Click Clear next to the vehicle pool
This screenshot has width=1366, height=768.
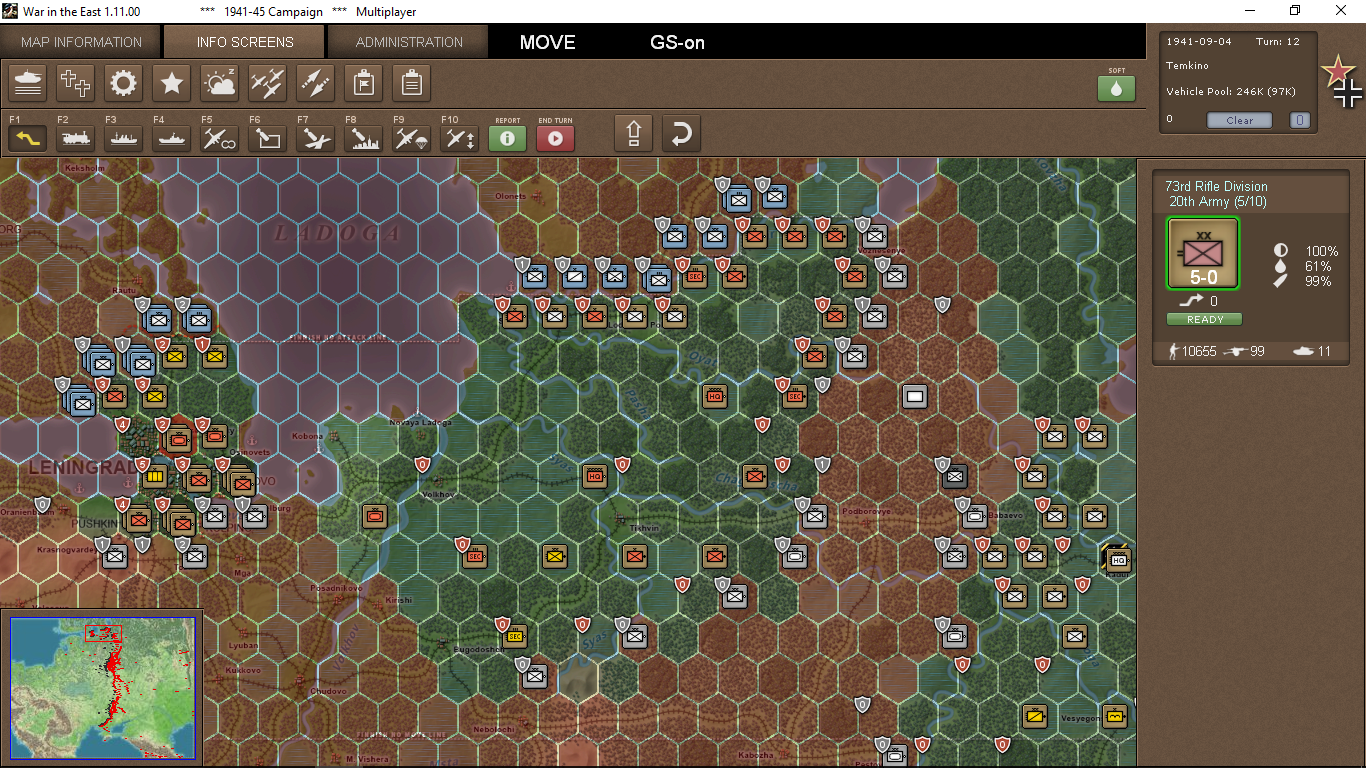pyautogui.click(x=1239, y=120)
